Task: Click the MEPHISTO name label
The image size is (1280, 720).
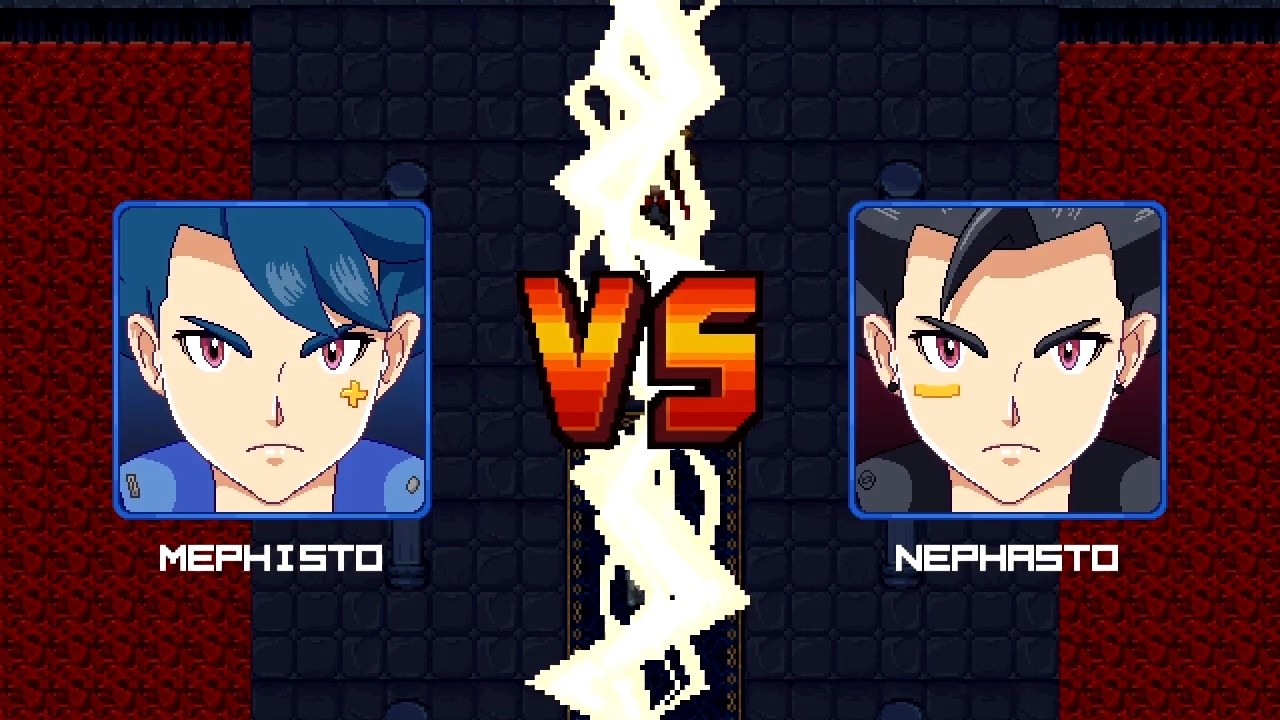Action: [272, 558]
